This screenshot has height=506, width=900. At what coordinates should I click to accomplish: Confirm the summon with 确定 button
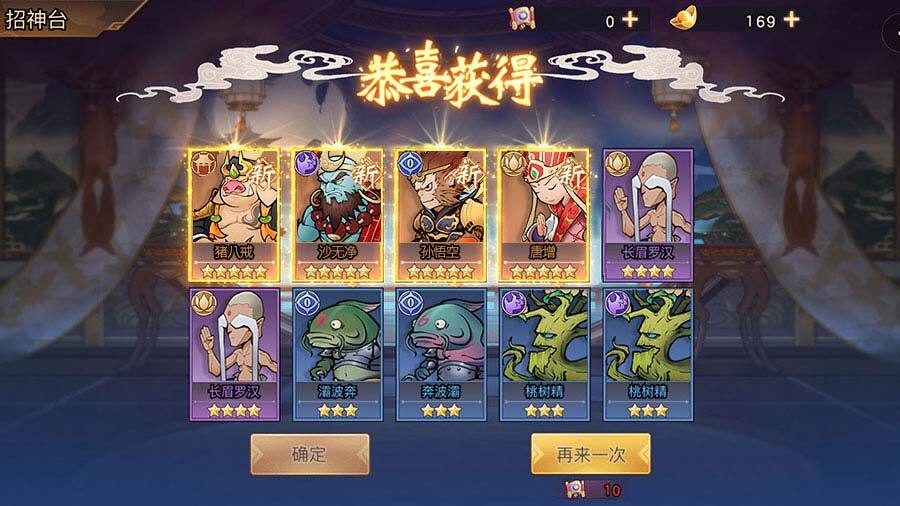(309, 454)
